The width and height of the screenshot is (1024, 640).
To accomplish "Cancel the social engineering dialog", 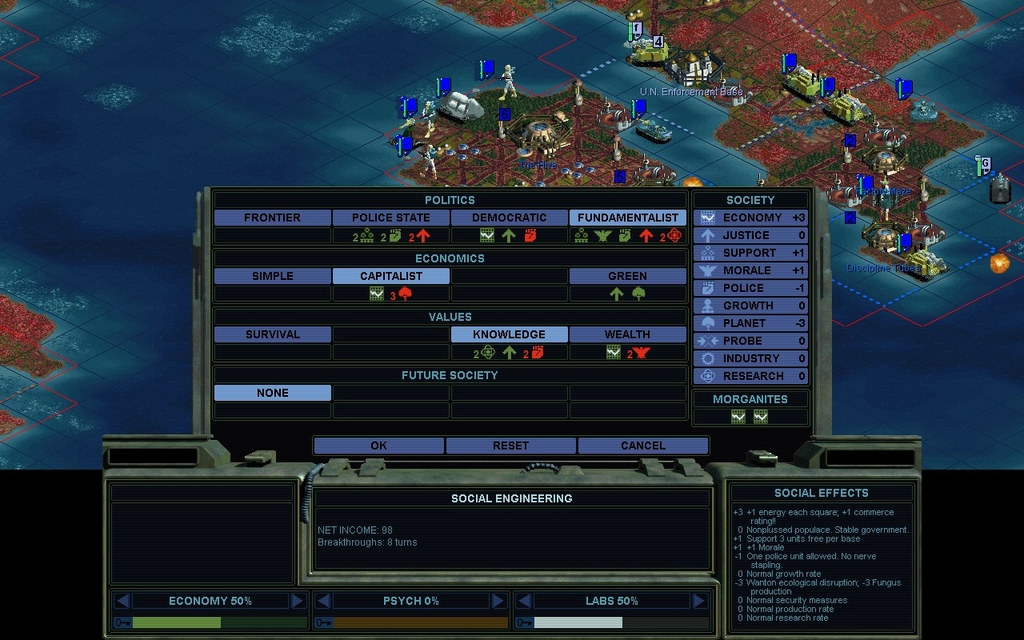I will [643, 446].
